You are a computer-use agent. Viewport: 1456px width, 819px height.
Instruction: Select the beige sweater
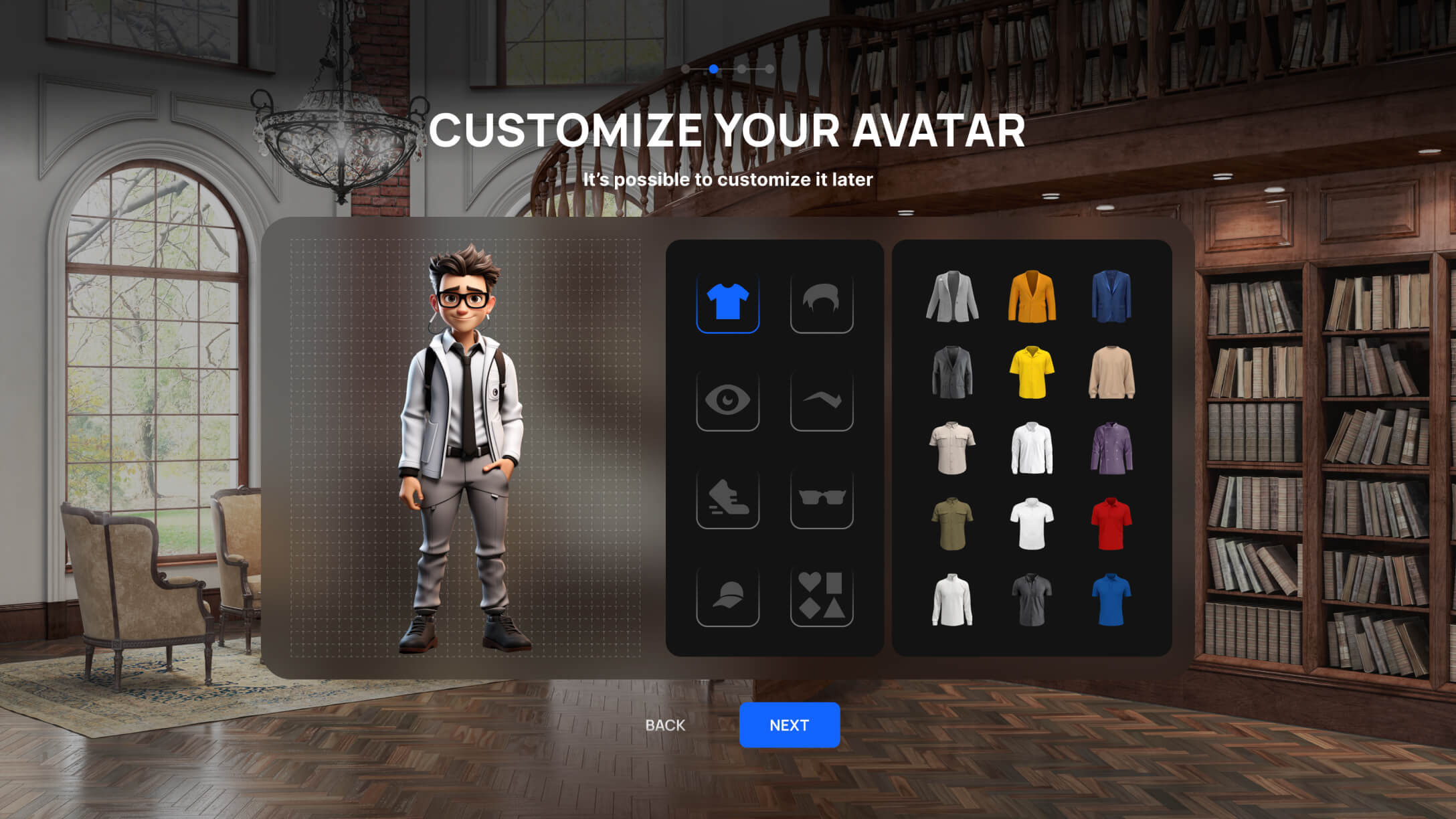[1111, 373]
